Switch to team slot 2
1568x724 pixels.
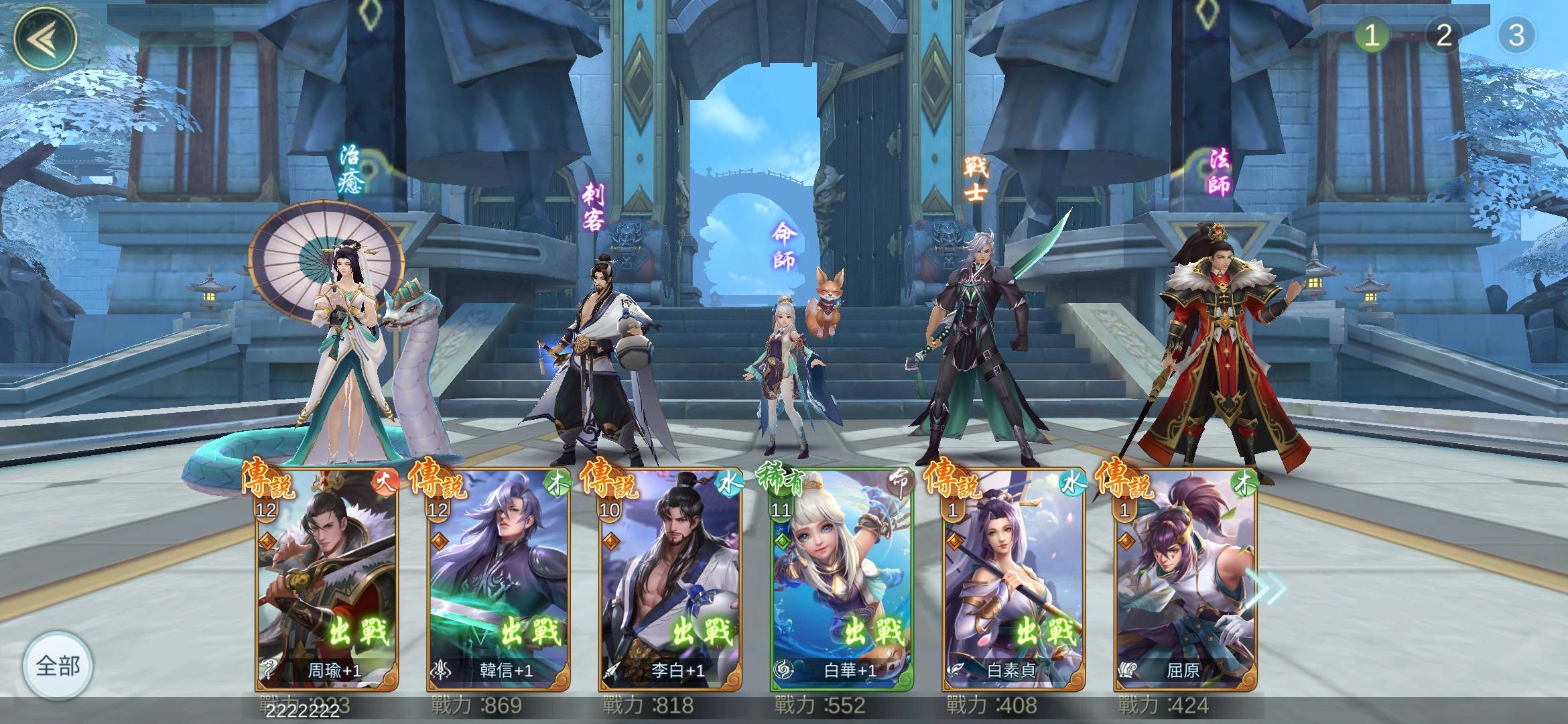[1443, 35]
